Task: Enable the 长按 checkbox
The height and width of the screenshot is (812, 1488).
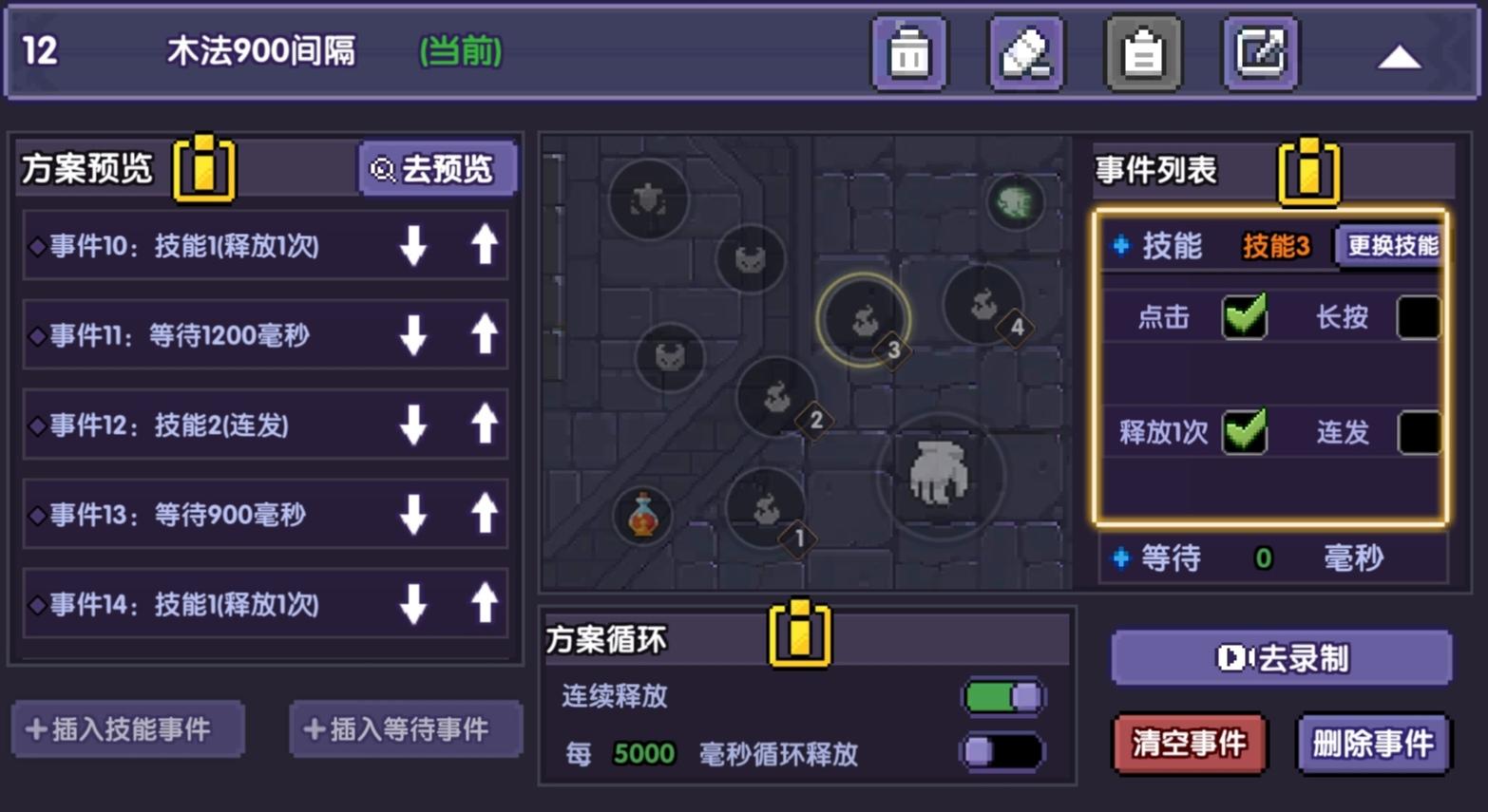Action: click(x=1418, y=318)
